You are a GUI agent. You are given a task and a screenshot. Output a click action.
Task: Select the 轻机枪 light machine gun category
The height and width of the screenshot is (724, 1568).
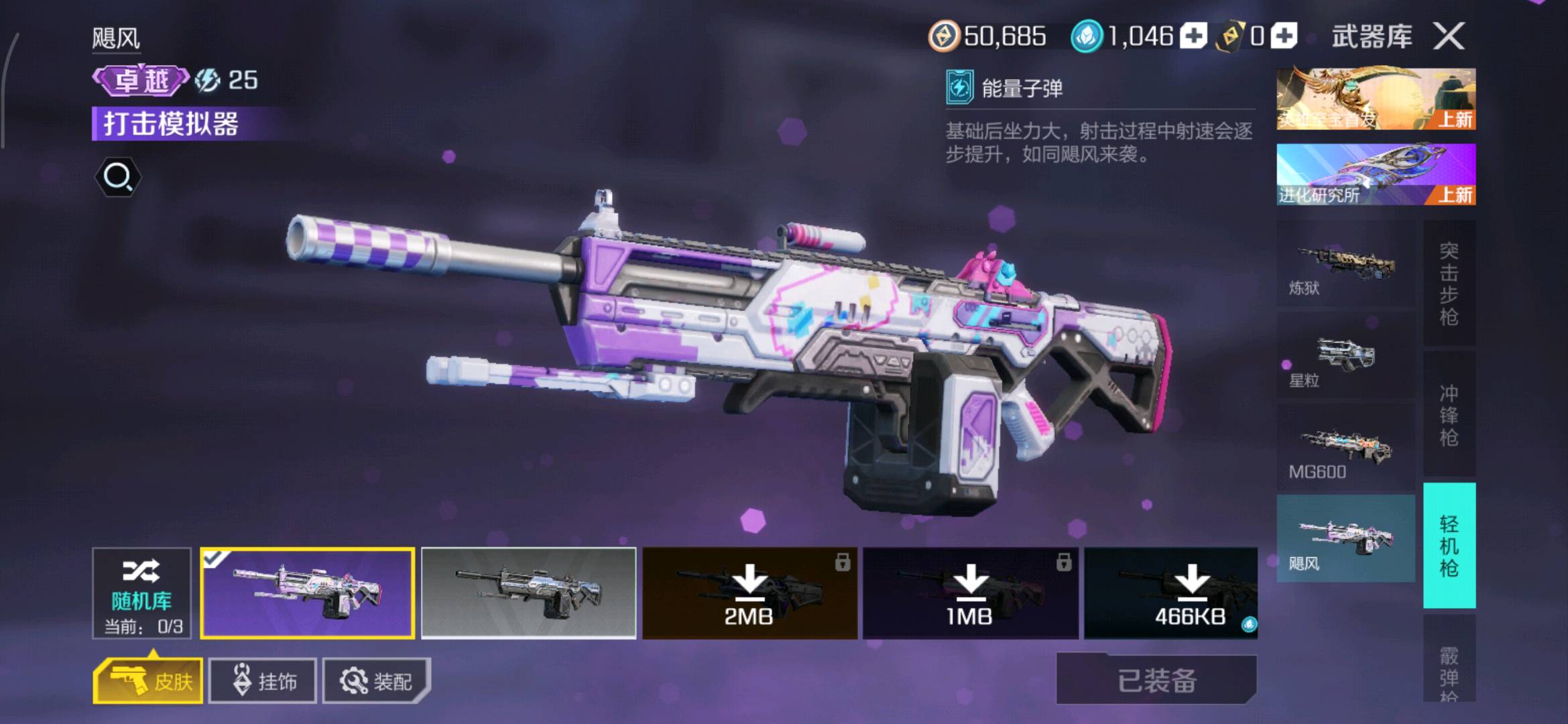[x=1449, y=546]
